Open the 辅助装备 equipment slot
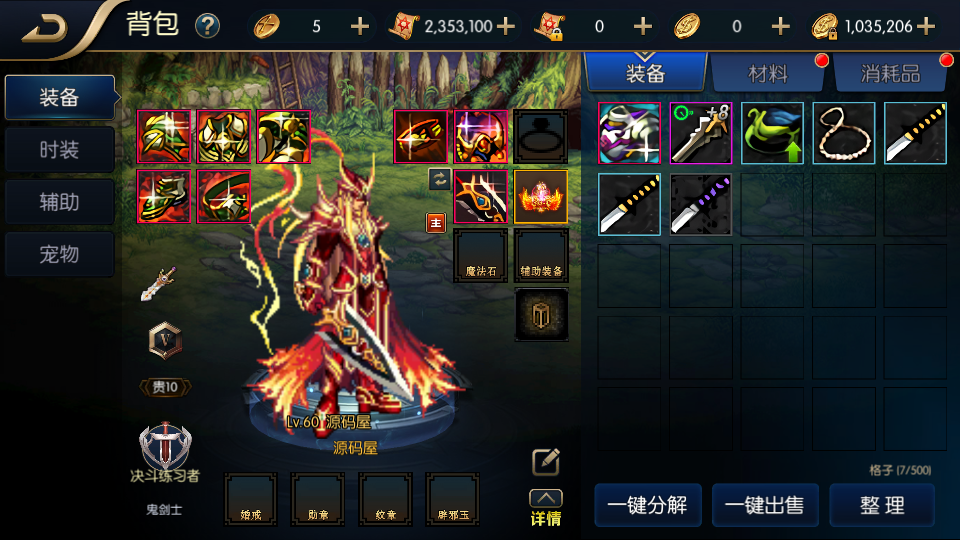This screenshot has height=540, width=960. coord(541,254)
